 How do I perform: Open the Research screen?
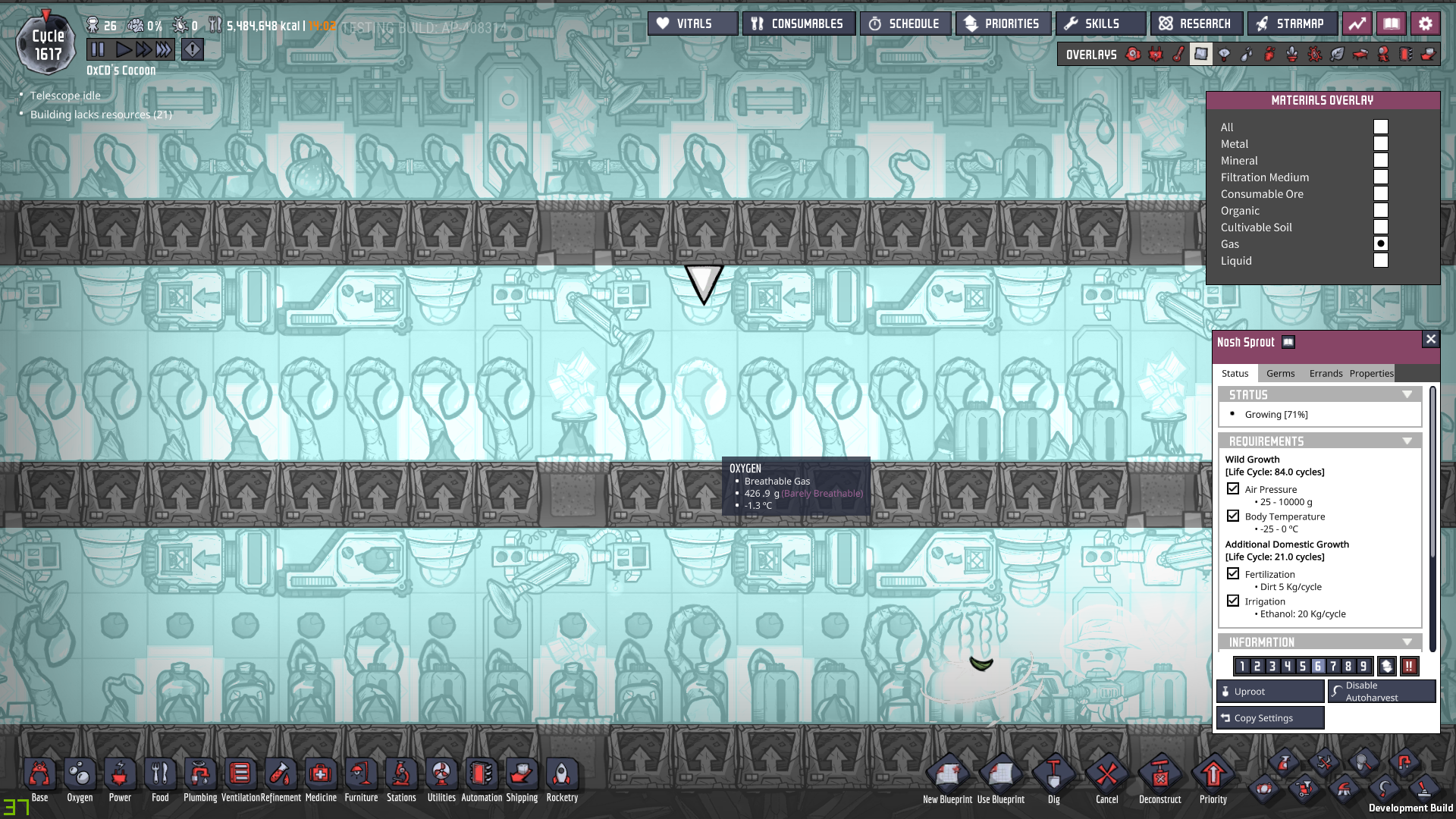tap(1196, 23)
